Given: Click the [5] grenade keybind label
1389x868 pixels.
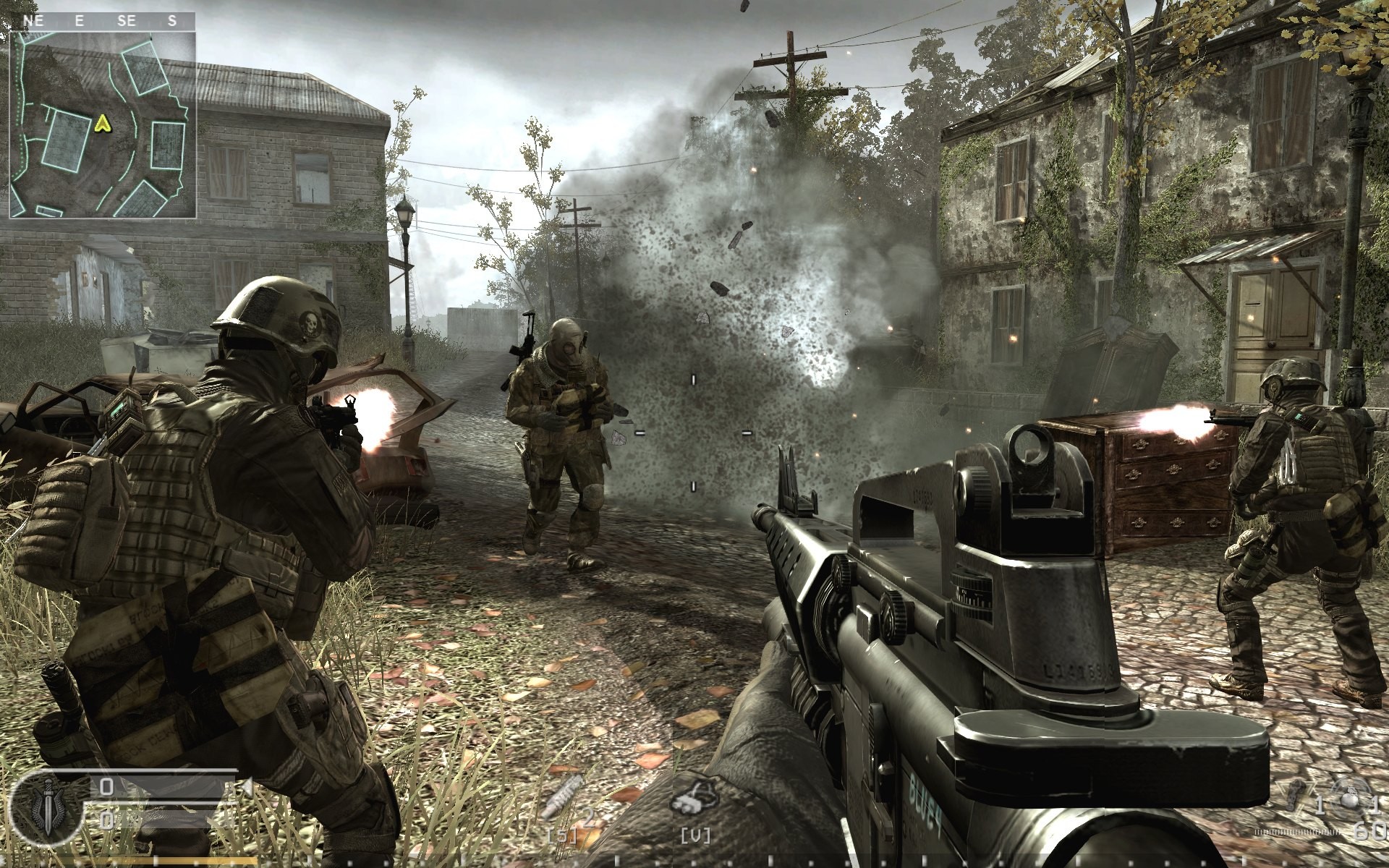Looking at the screenshot, I should click(562, 836).
